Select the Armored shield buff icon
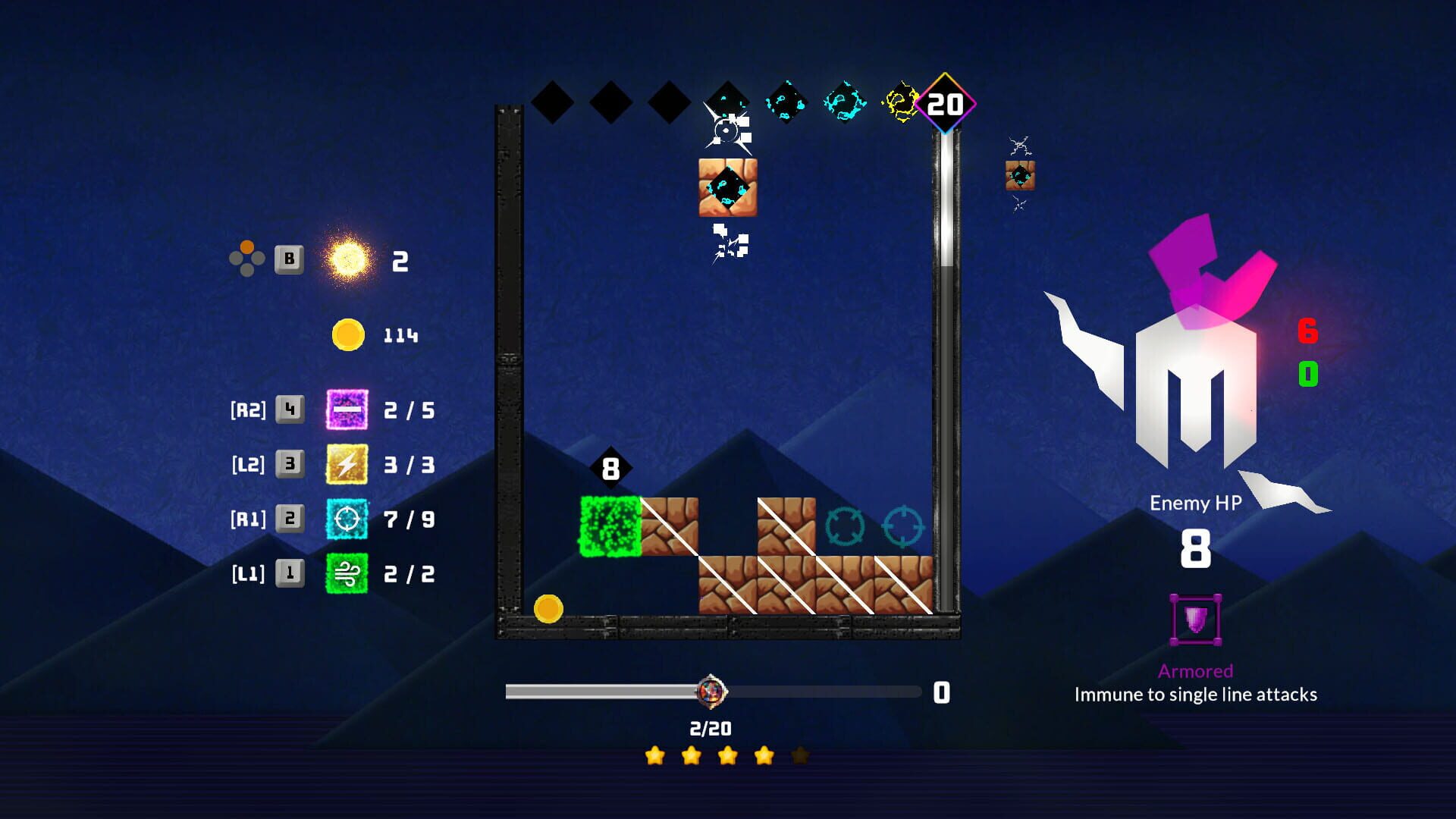The image size is (1456, 819). 1195,622
